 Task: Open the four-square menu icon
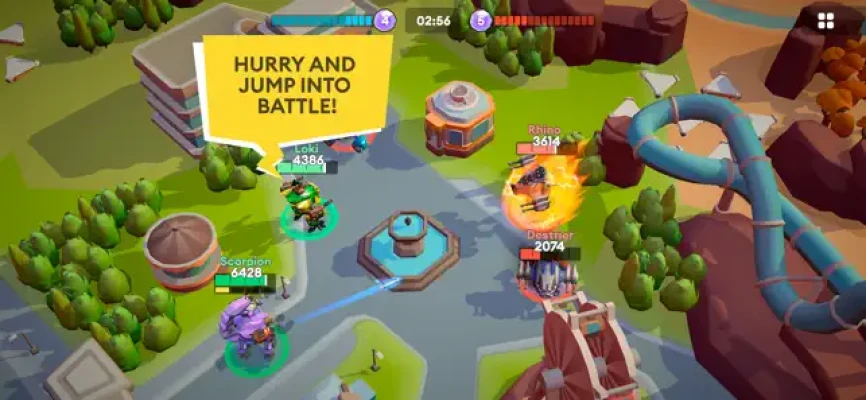[x=825, y=21]
